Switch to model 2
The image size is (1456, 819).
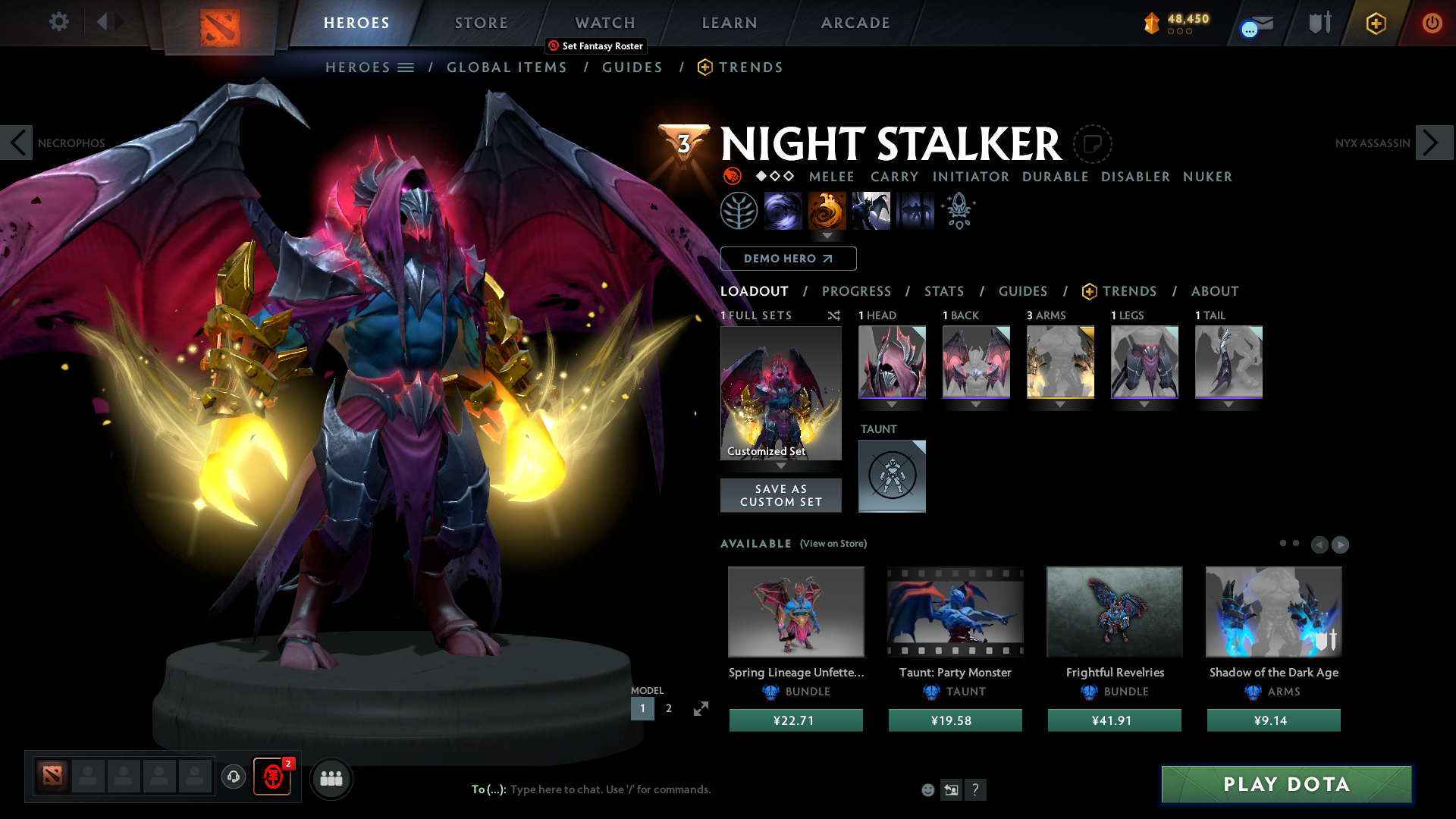tap(668, 708)
